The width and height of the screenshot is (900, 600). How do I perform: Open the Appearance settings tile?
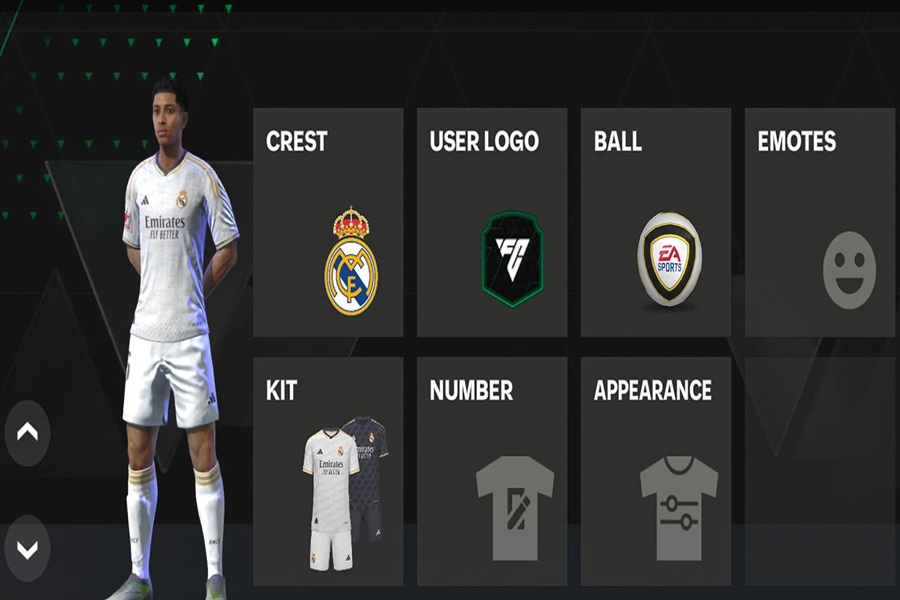click(x=656, y=471)
